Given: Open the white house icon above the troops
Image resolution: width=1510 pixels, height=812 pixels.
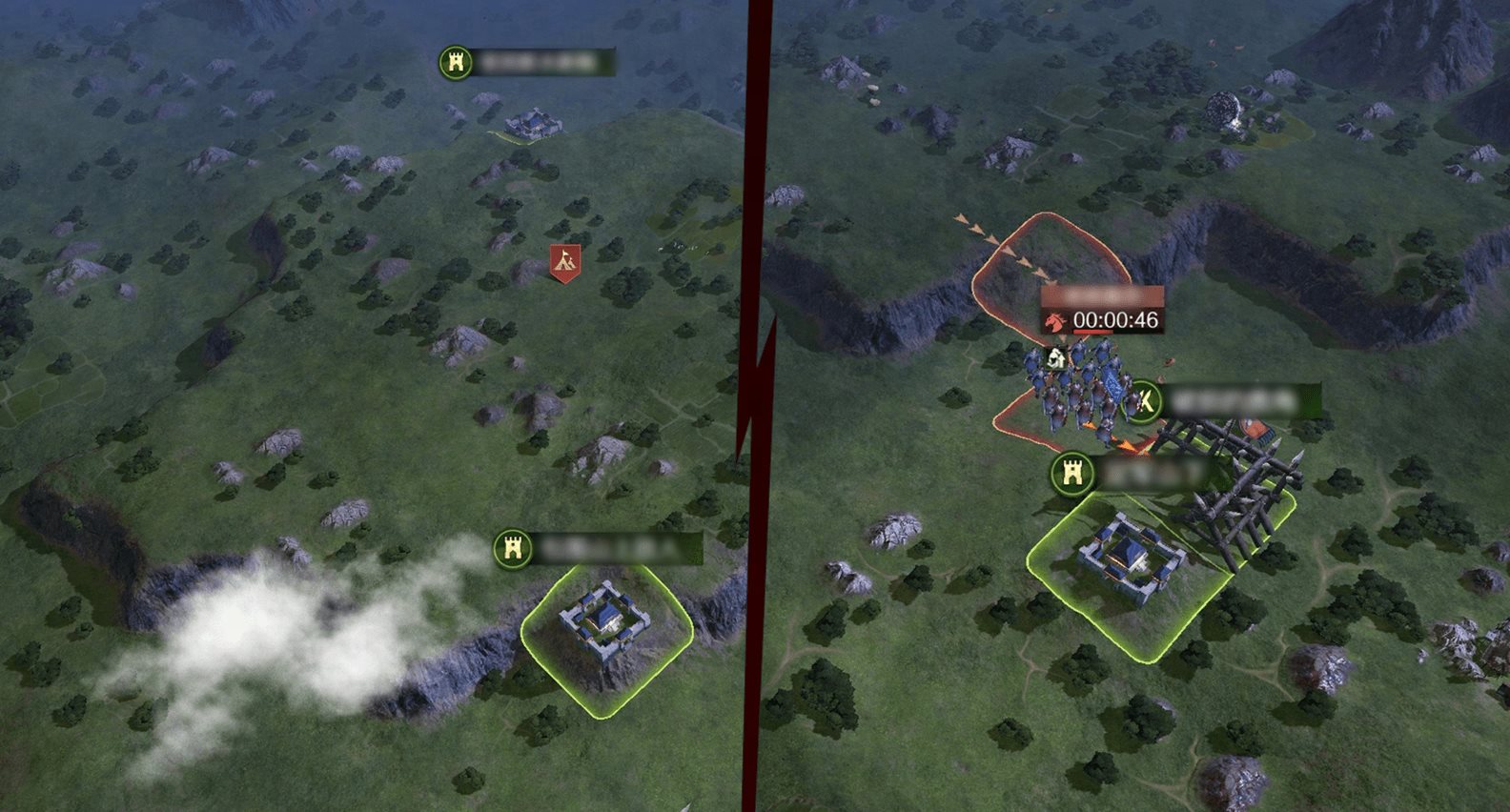Looking at the screenshot, I should (x=1056, y=359).
